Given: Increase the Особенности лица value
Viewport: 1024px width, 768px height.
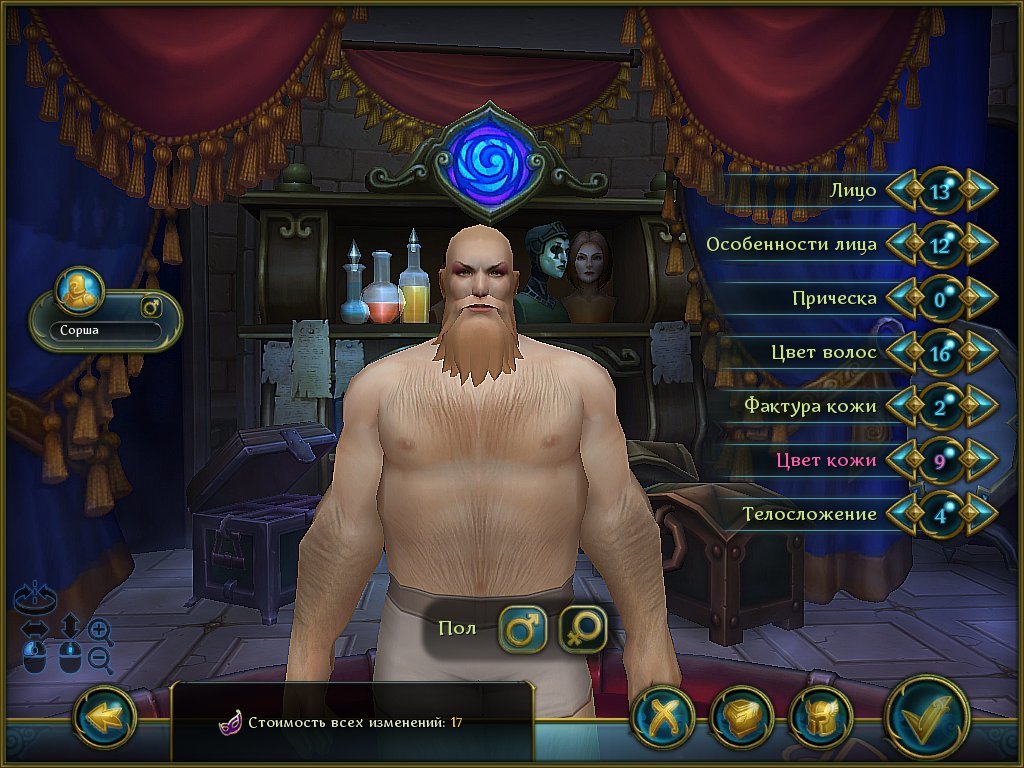Looking at the screenshot, I should point(980,244).
